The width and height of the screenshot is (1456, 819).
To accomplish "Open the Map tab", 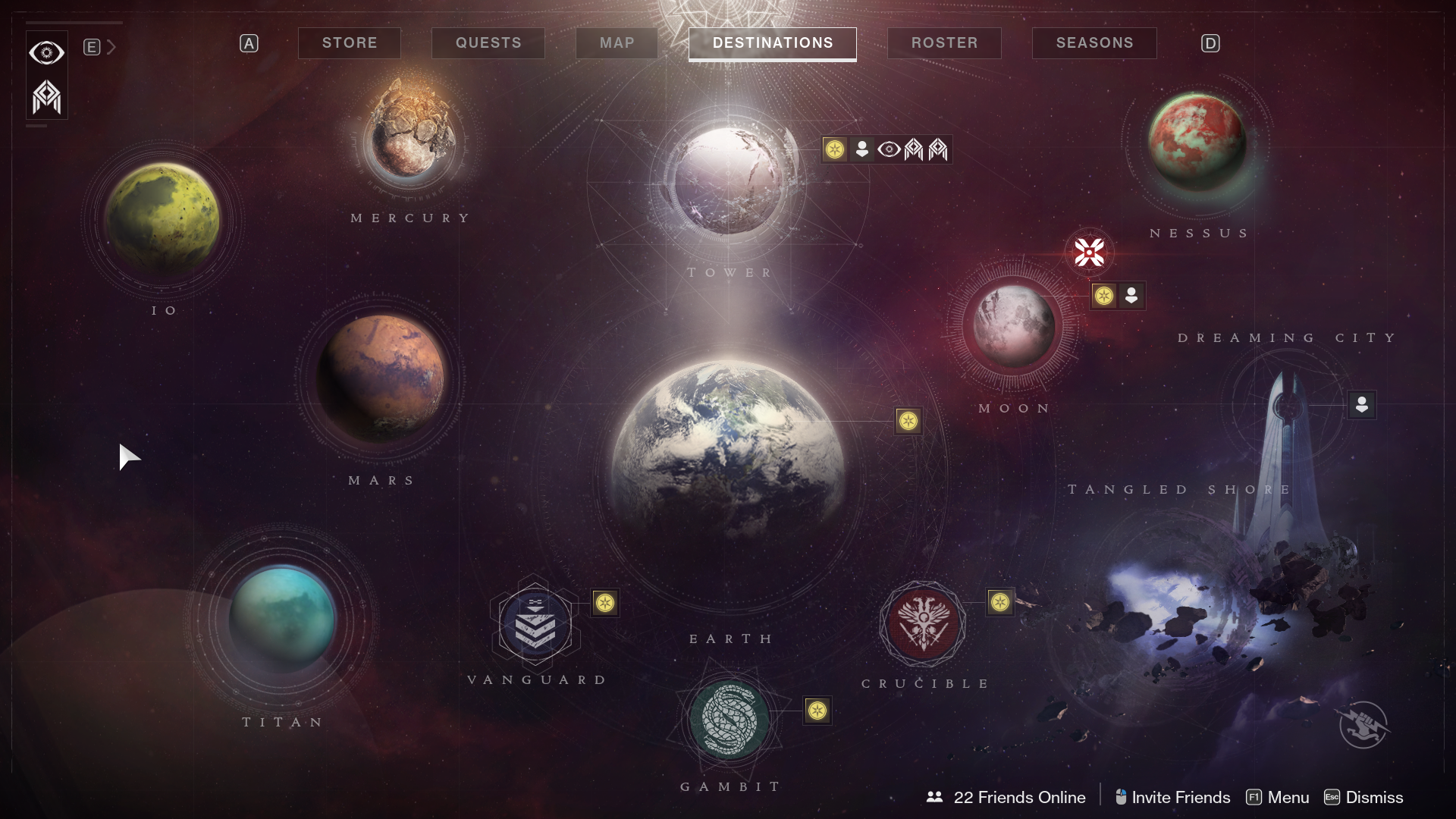I will click(617, 43).
